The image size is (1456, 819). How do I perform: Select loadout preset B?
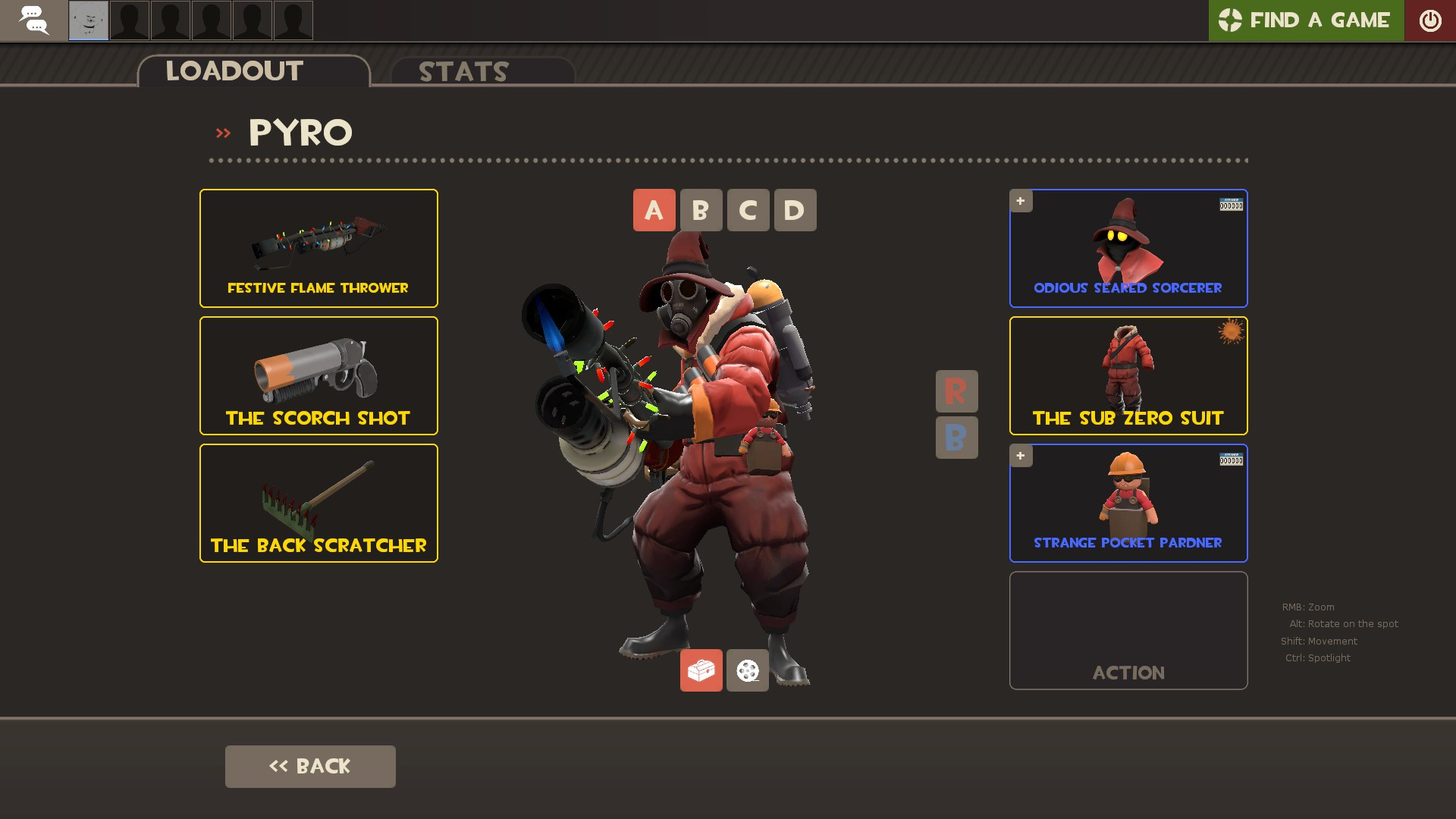click(x=701, y=210)
